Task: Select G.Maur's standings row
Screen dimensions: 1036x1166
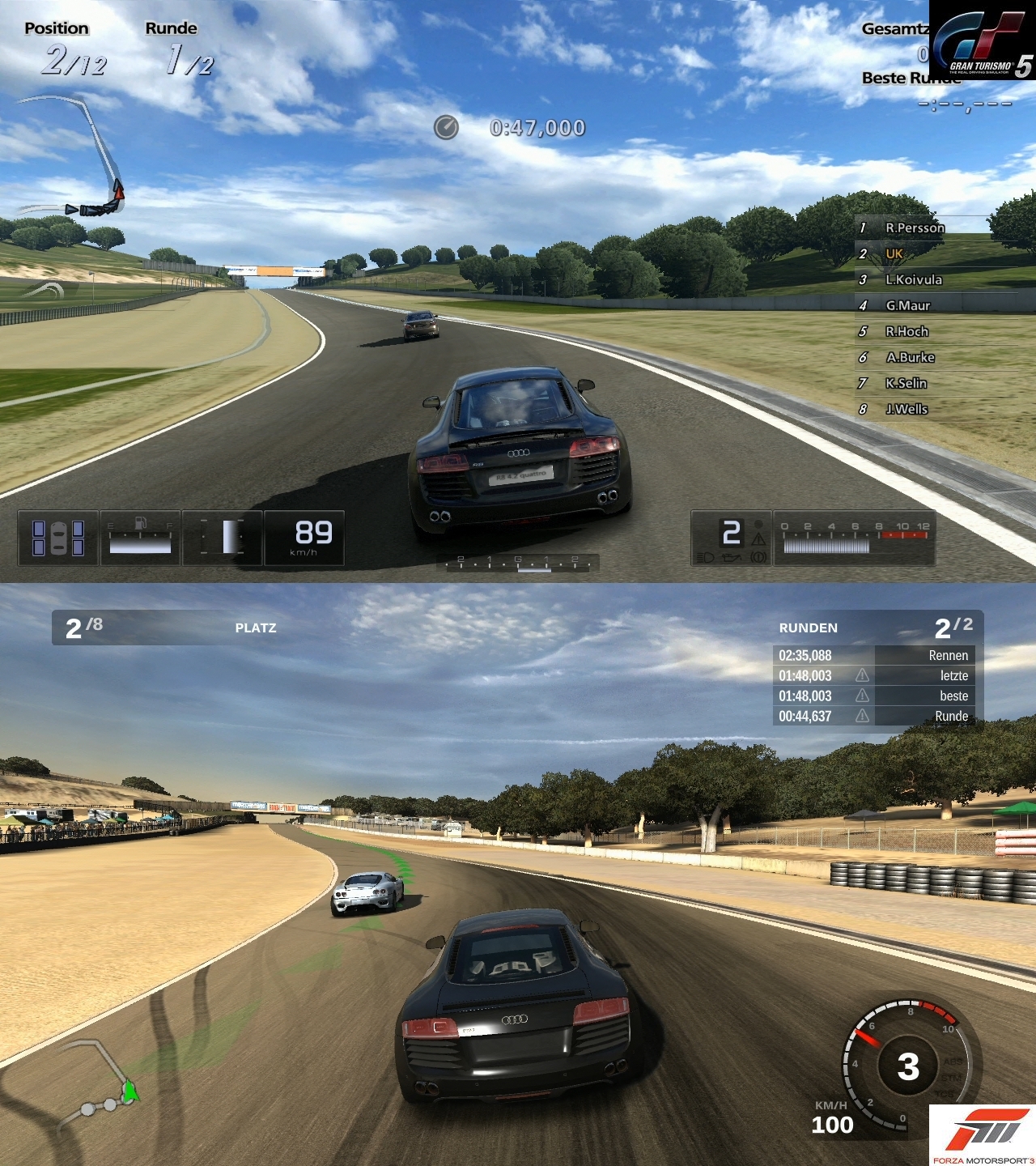Action: [x=907, y=306]
